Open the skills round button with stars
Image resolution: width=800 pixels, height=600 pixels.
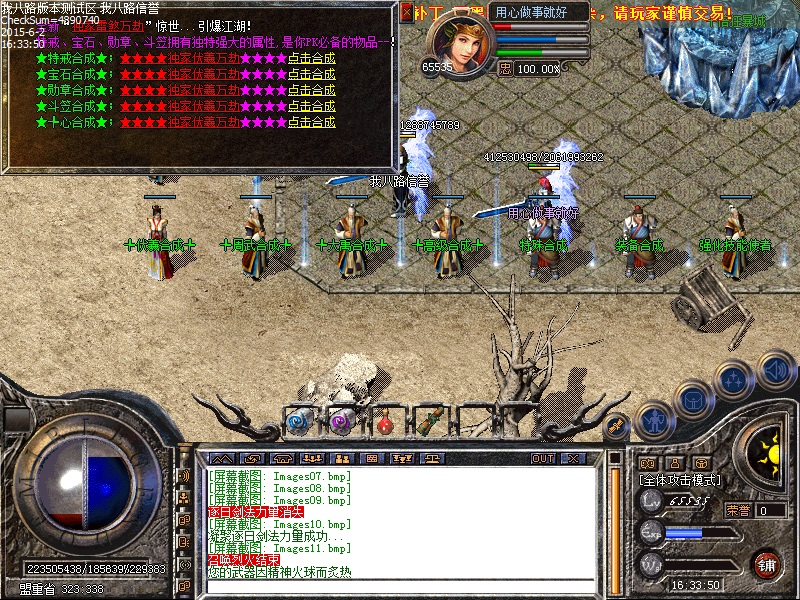pyautogui.click(x=733, y=379)
